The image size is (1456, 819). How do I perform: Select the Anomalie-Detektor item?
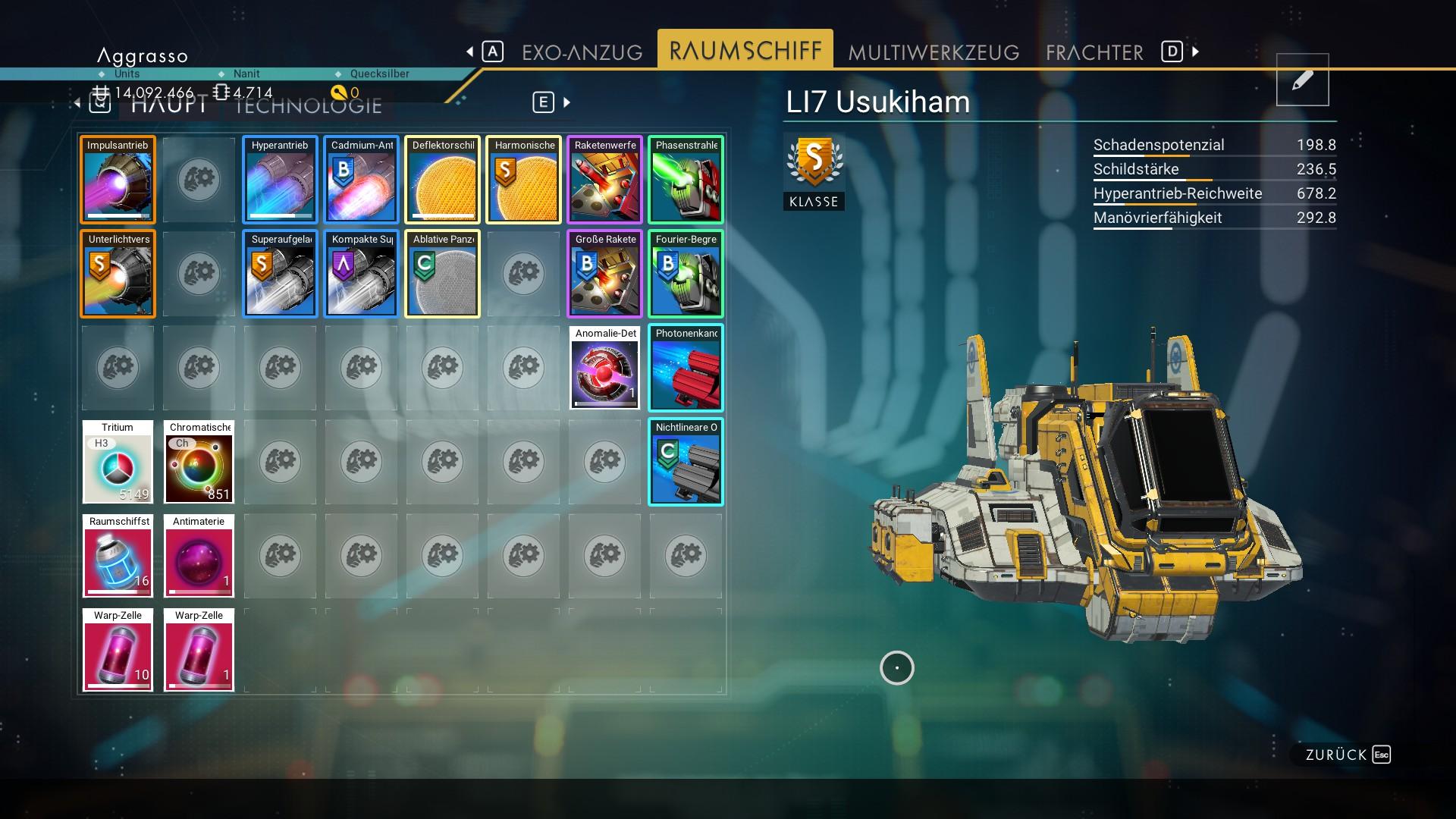click(604, 368)
